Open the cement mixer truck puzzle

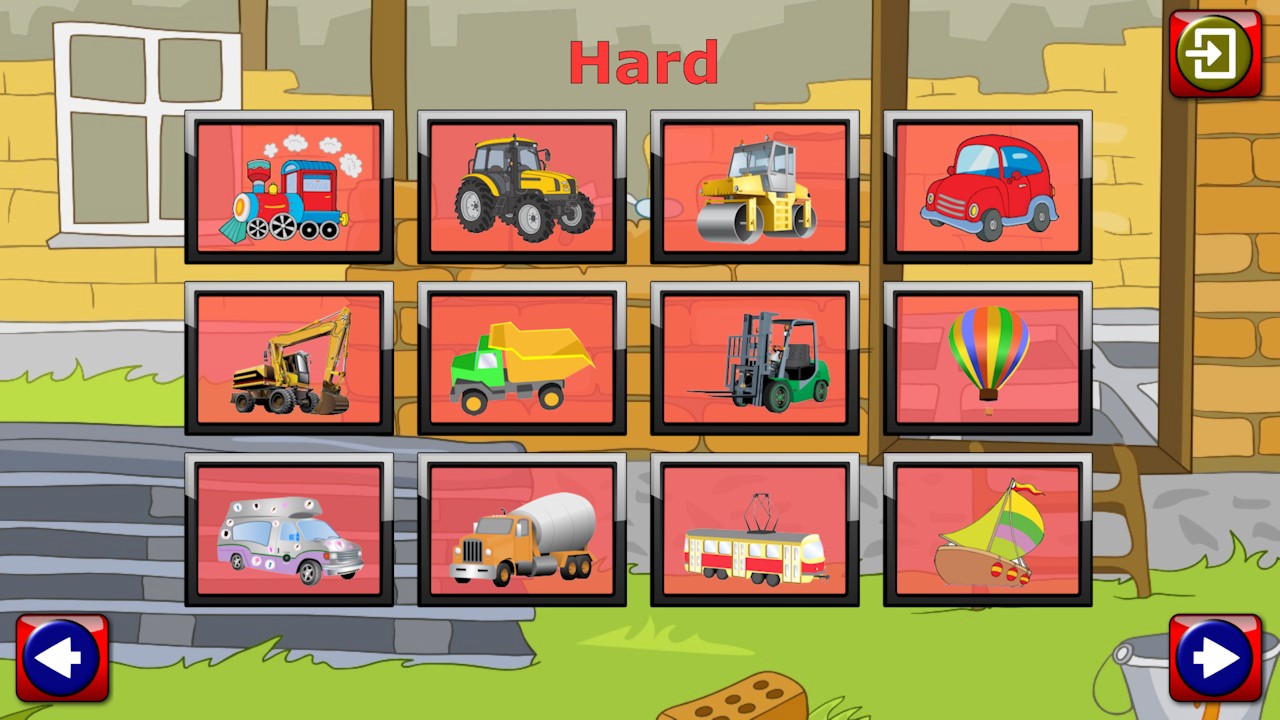coord(521,531)
